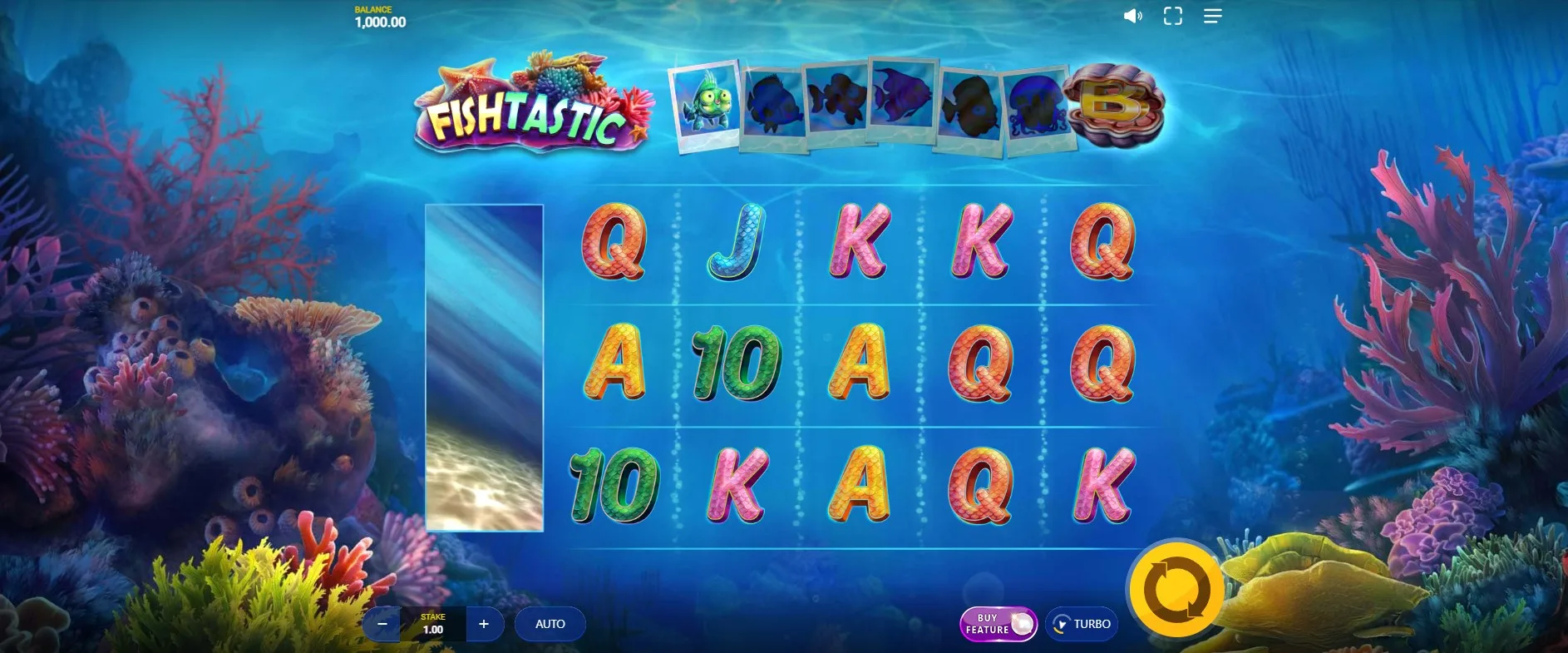Open the Auto spin options

(550, 624)
